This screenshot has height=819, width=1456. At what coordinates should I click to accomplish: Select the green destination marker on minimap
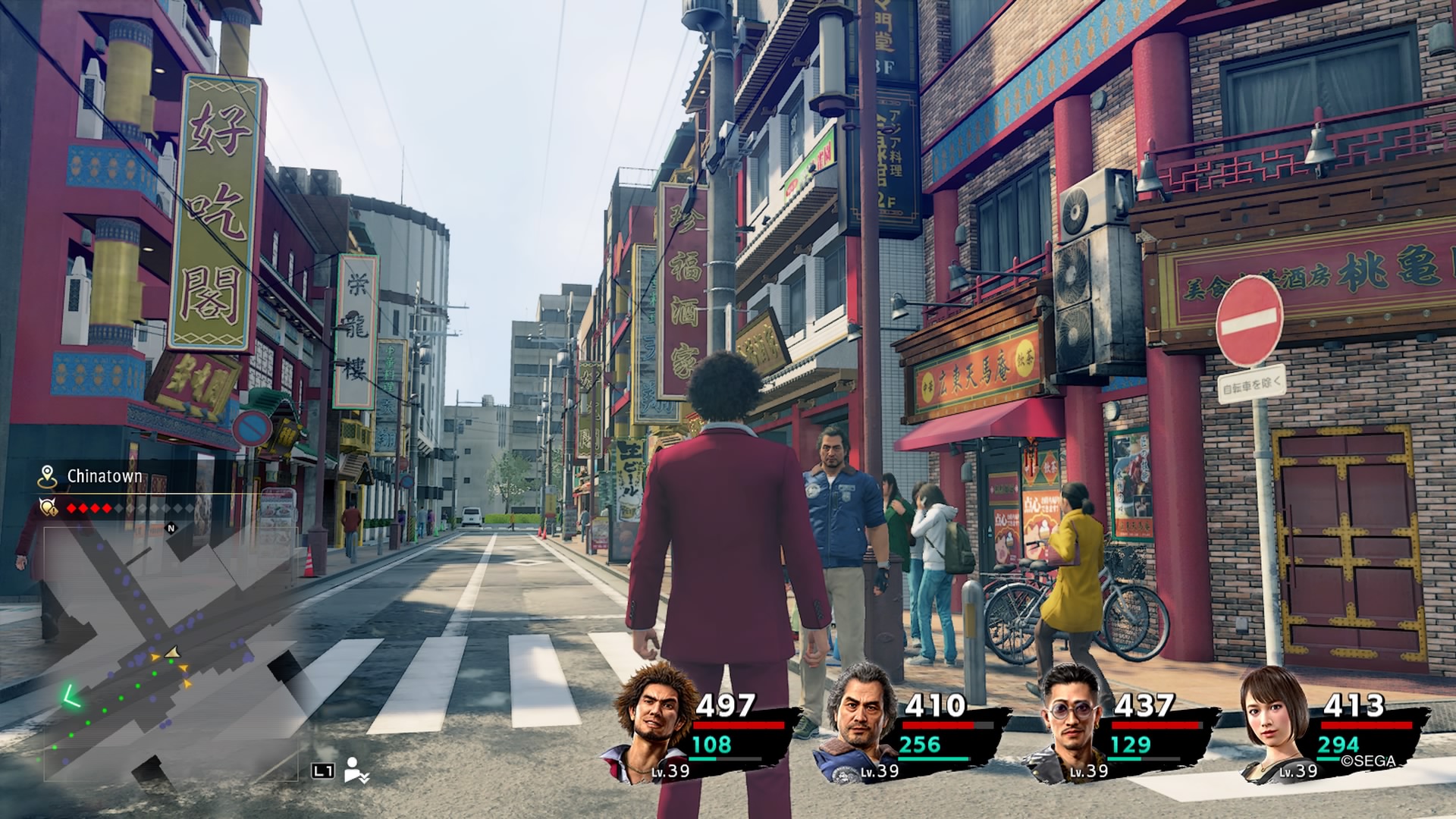pyautogui.click(x=73, y=695)
